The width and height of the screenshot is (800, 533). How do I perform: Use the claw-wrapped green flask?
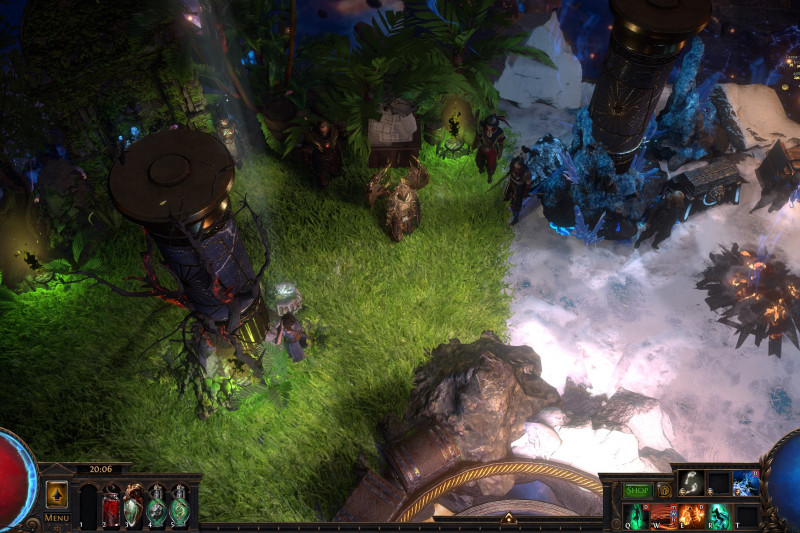click(134, 507)
